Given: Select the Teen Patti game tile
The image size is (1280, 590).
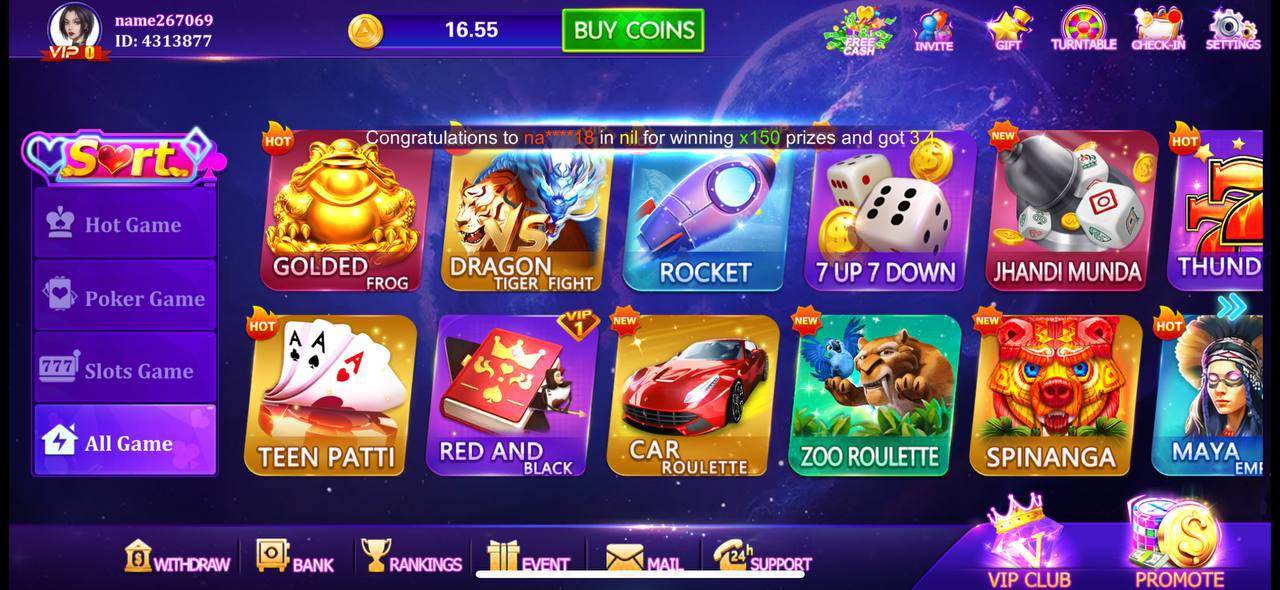Looking at the screenshot, I should point(328,397).
